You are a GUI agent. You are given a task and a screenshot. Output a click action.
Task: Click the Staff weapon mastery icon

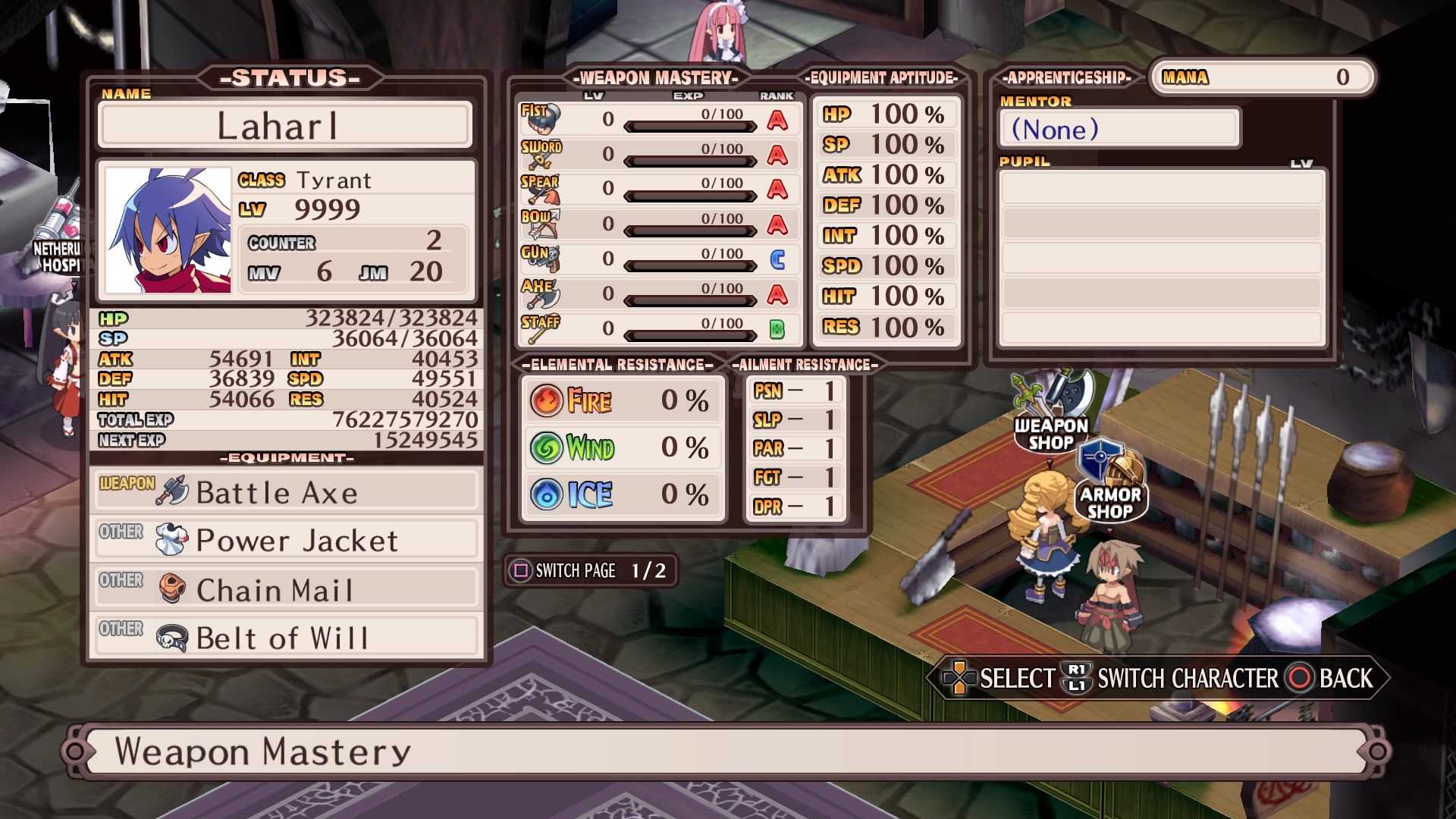pos(540,325)
